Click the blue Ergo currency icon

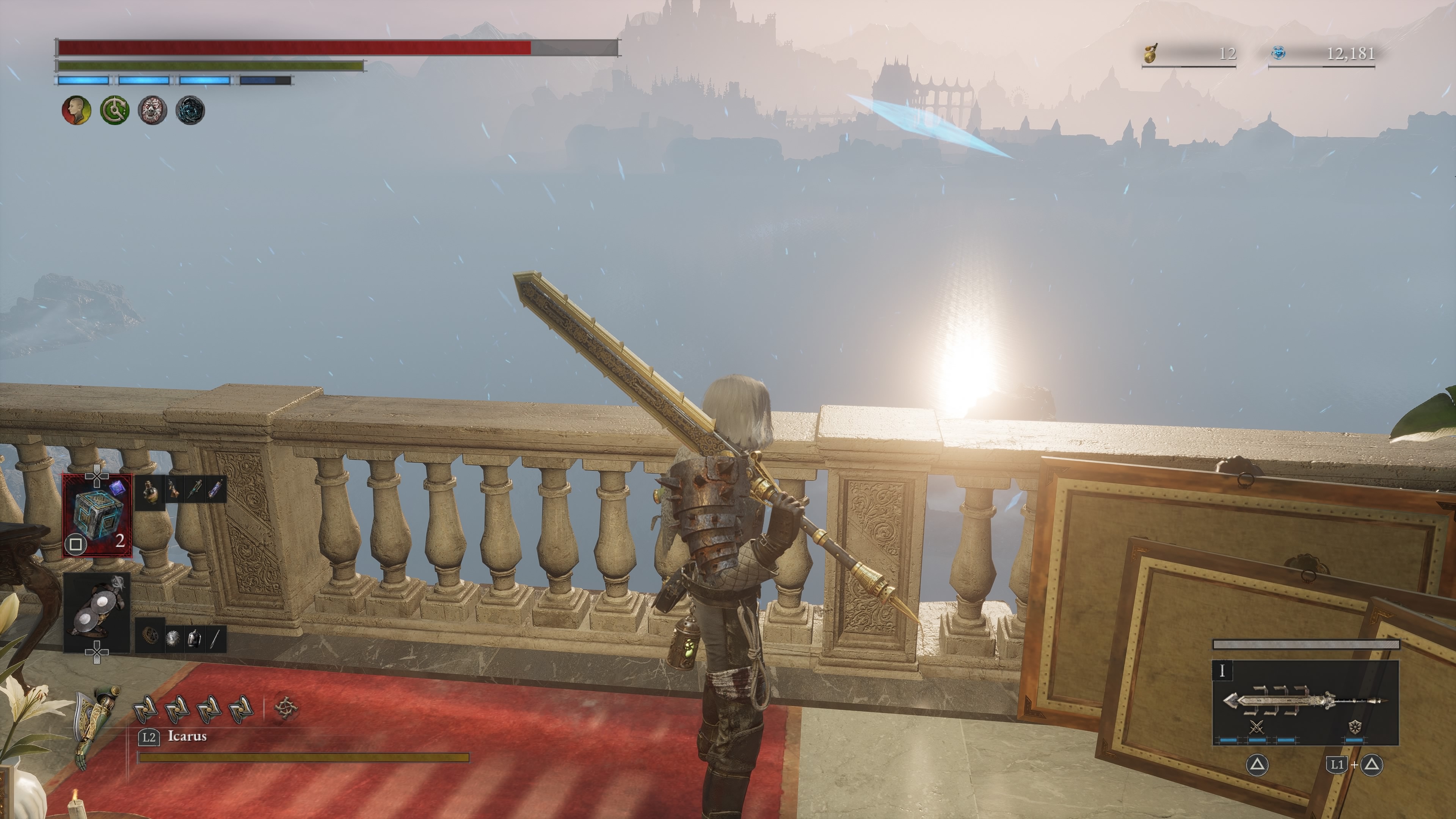(1279, 53)
